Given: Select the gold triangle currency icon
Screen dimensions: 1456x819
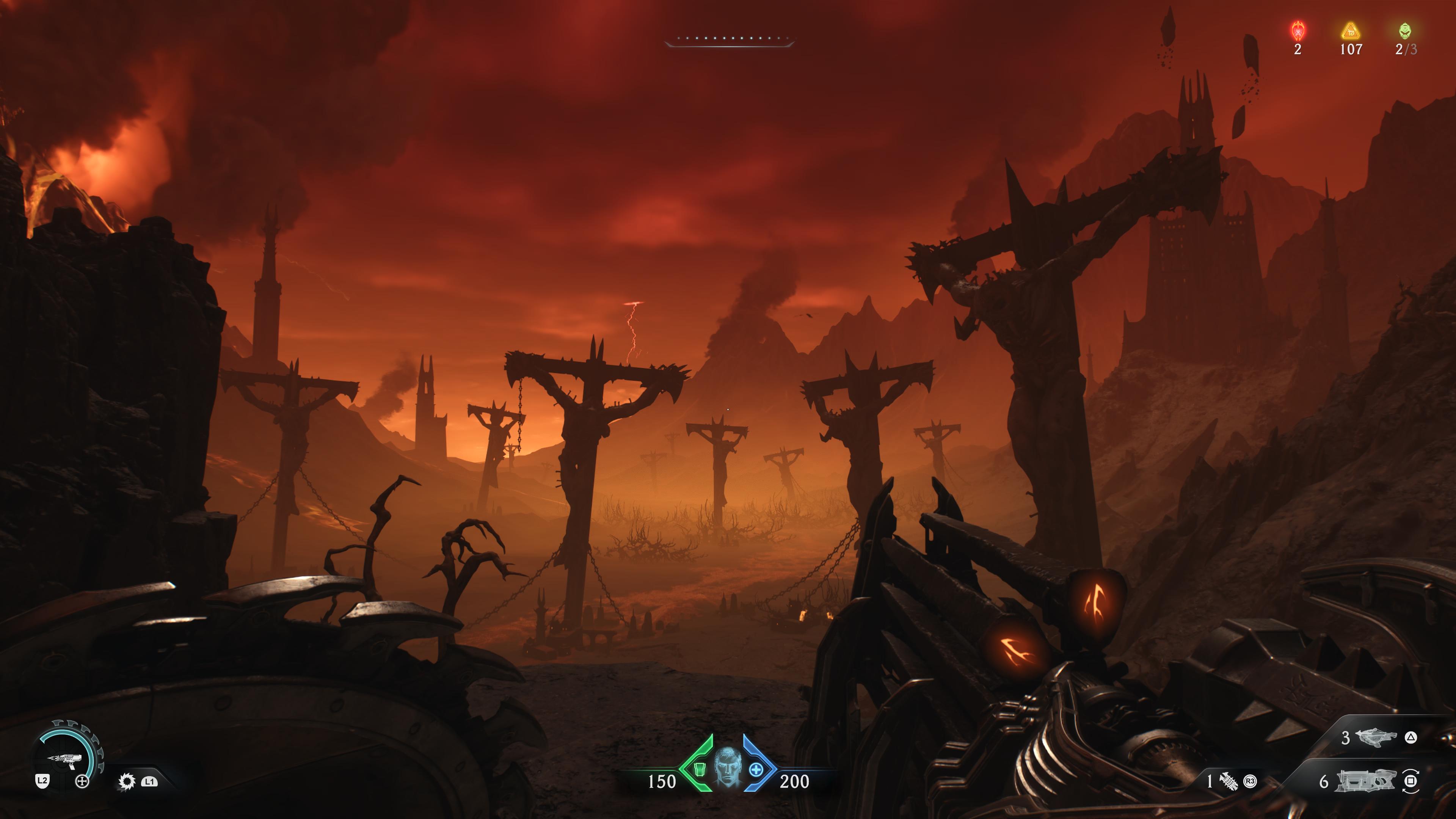Looking at the screenshot, I should (1350, 30).
